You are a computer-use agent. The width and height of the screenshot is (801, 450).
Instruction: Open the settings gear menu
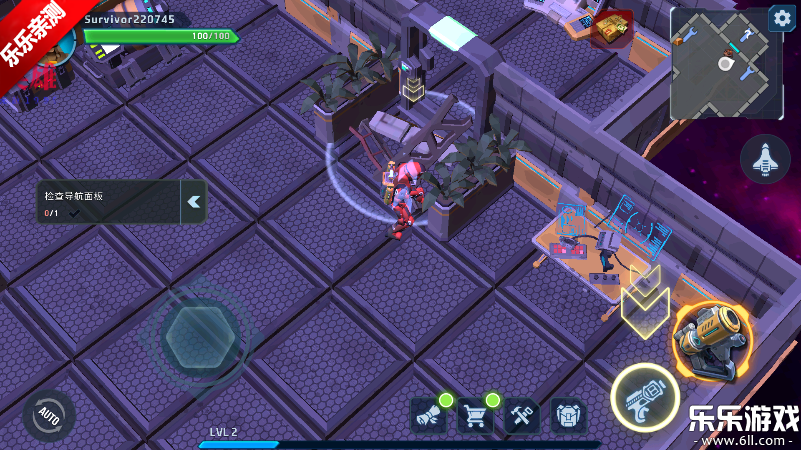click(781, 19)
